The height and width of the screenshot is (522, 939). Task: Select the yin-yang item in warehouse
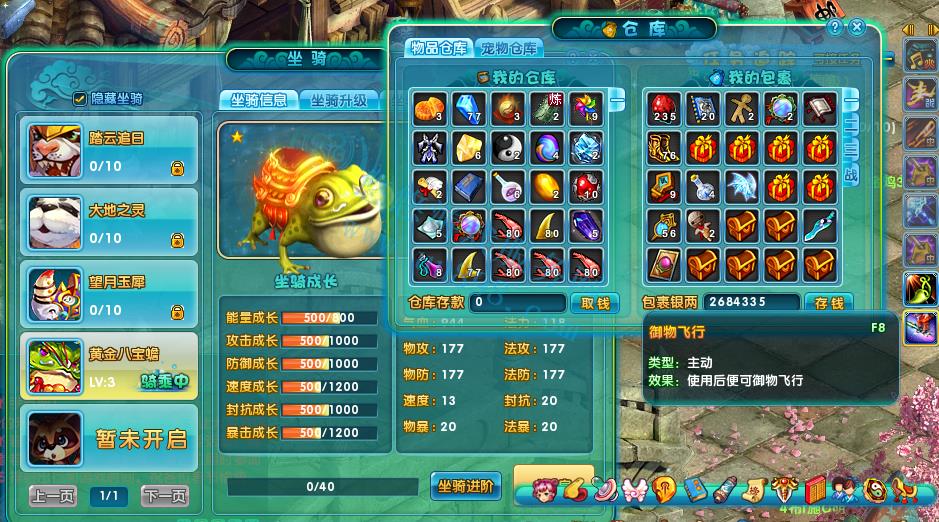coord(508,148)
